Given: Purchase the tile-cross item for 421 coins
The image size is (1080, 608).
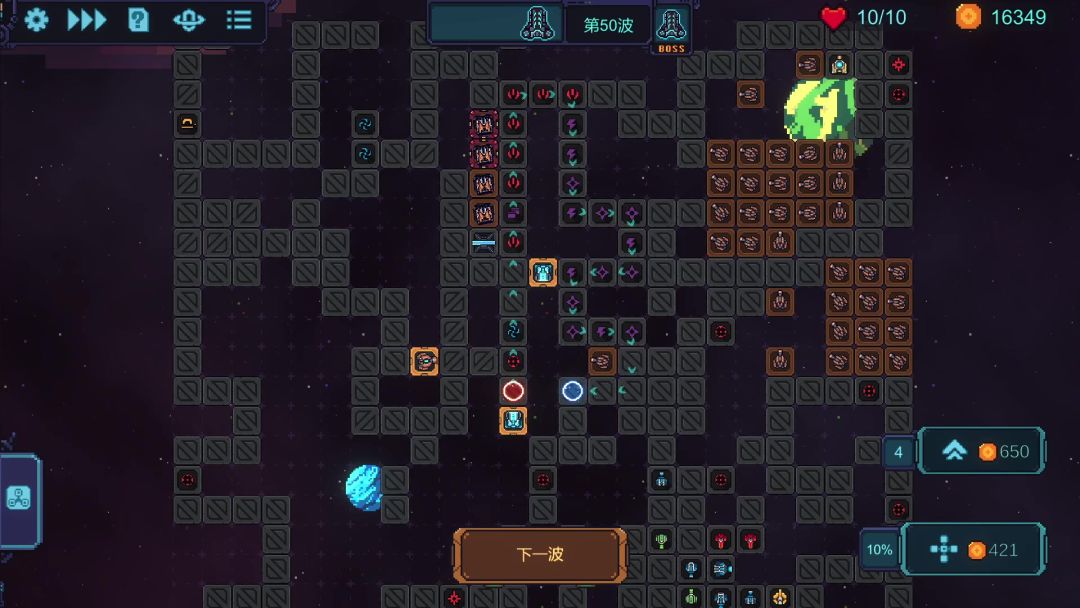Looking at the screenshot, I should click(x=973, y=549).
